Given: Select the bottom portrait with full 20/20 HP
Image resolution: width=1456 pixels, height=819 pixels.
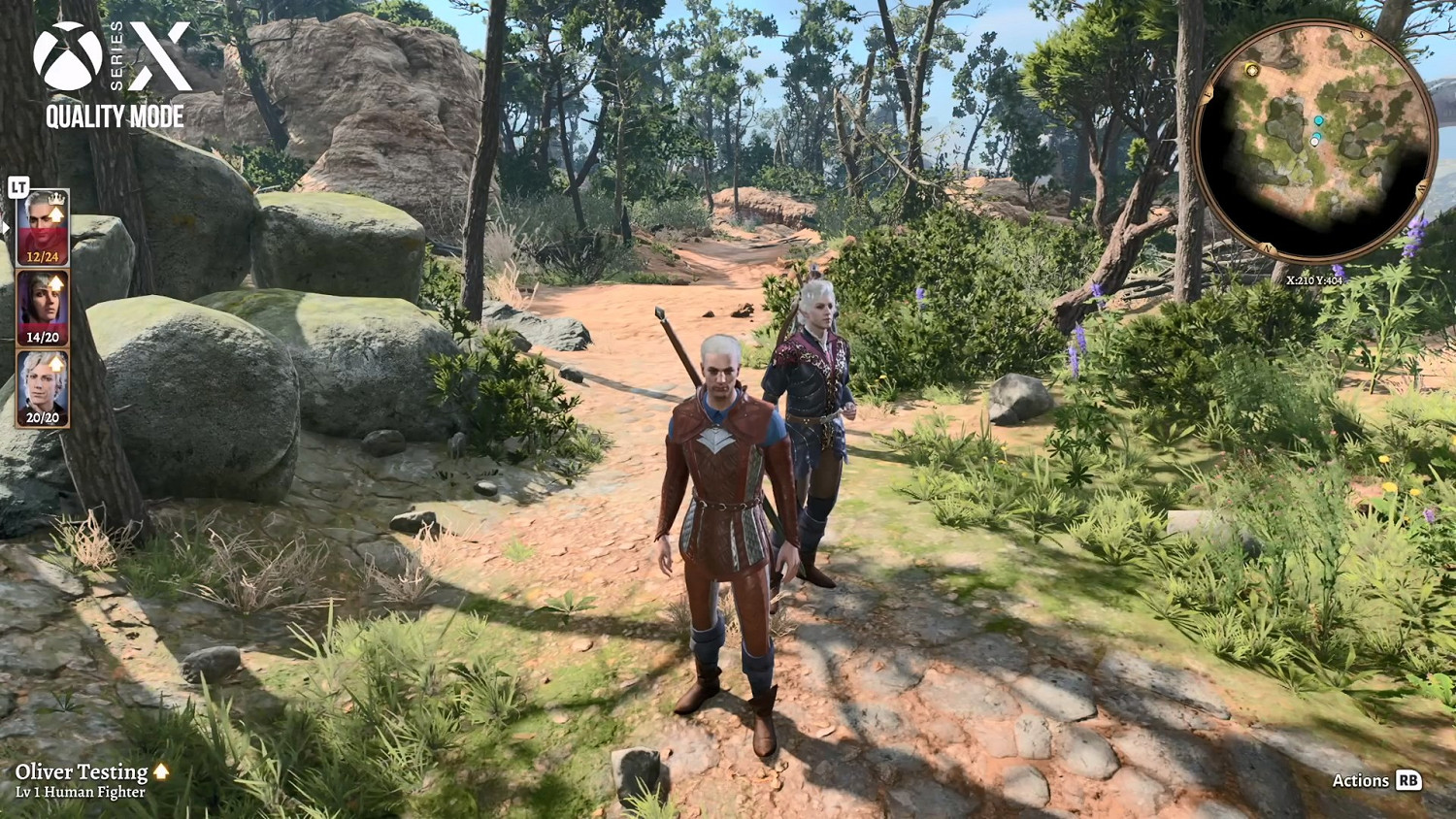Looking at the screenshot, I should coord(42,386).
